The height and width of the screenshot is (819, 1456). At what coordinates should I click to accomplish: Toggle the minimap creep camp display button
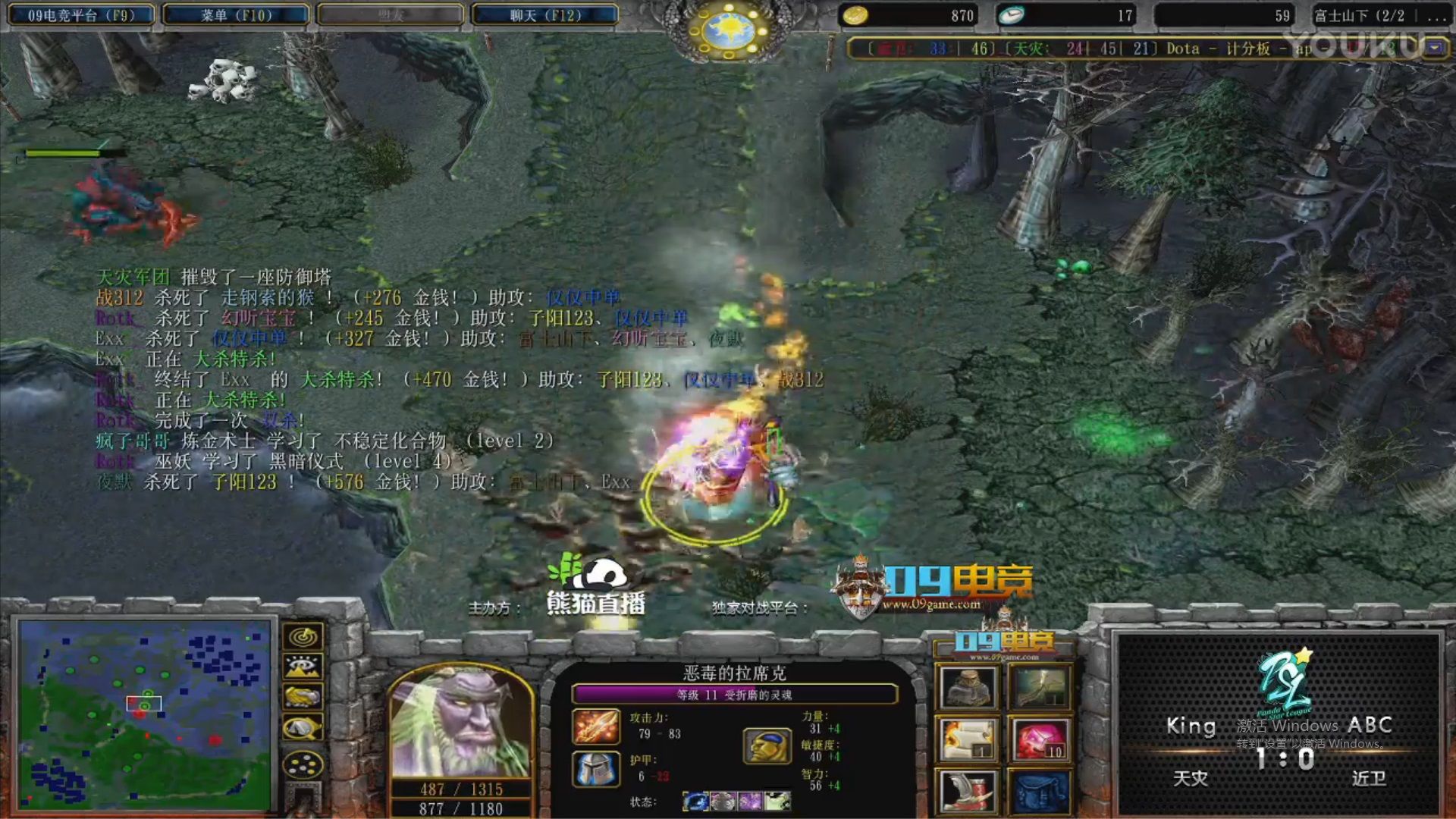tap(303, 727)
